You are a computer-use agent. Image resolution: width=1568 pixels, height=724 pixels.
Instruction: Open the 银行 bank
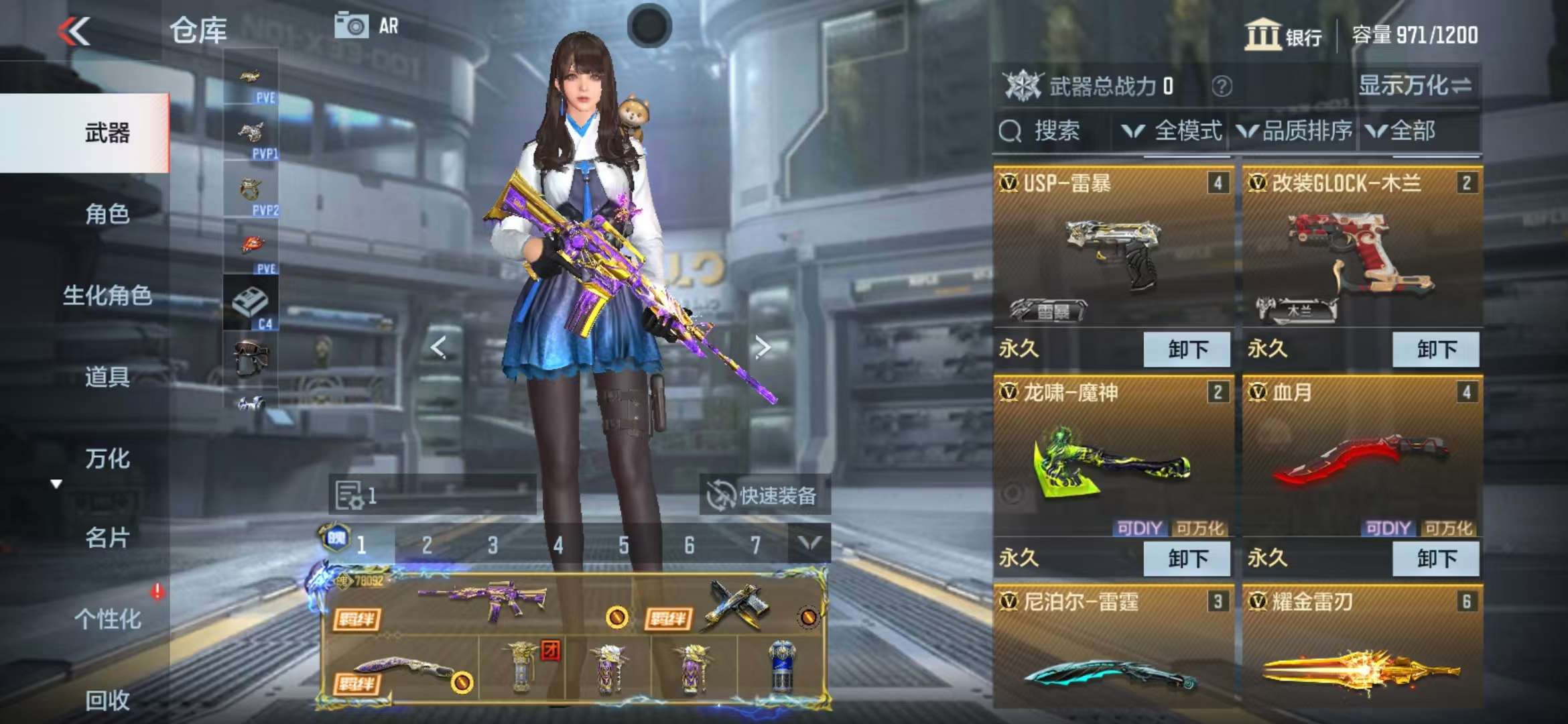pyautogui.click(x=1283, y=35)
